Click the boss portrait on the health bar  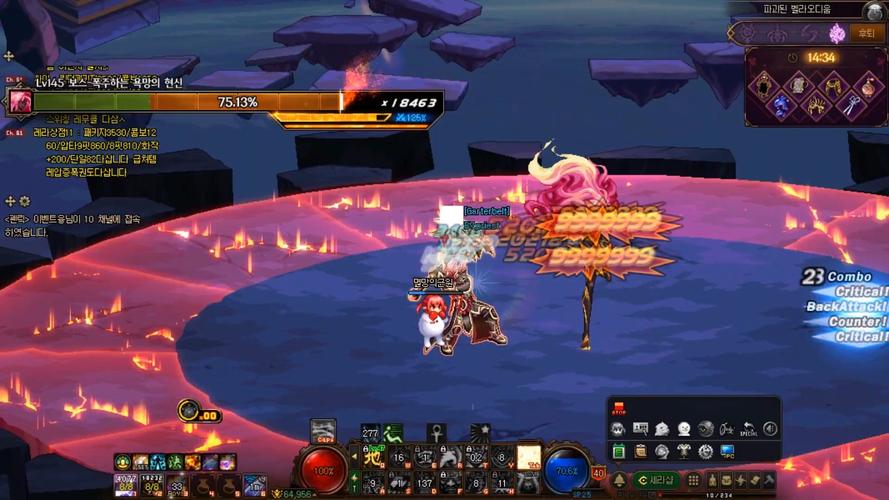[x=20, y=102]
